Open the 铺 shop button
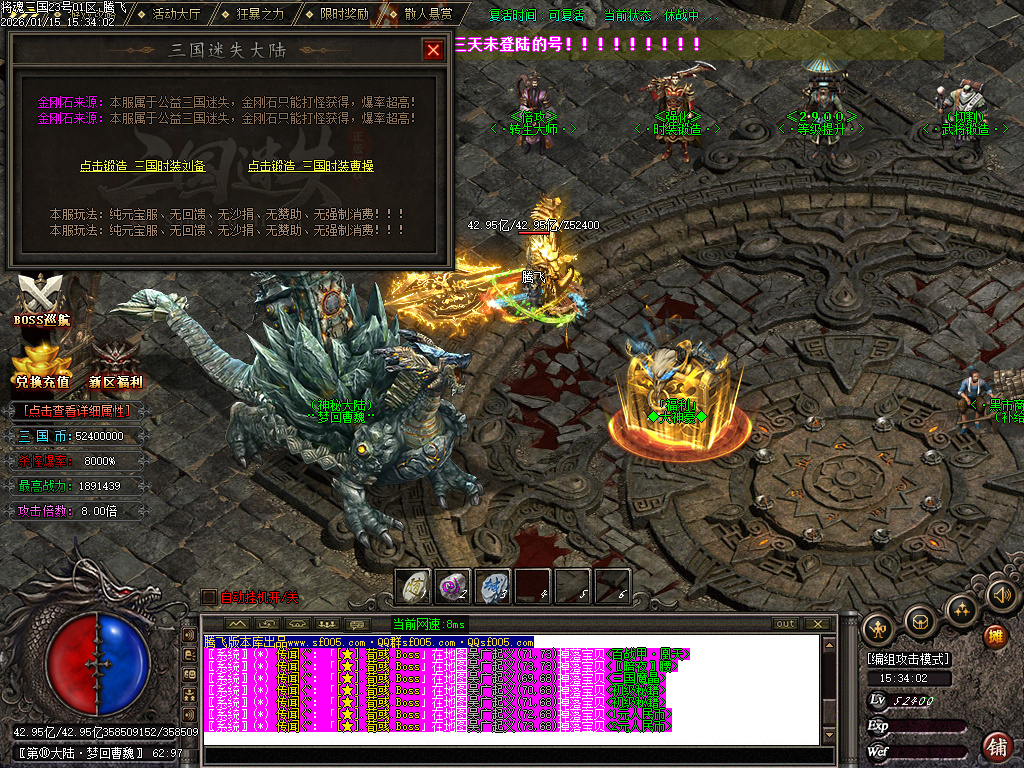Screen dimensions: 1024x768 [x=996, y=745]
